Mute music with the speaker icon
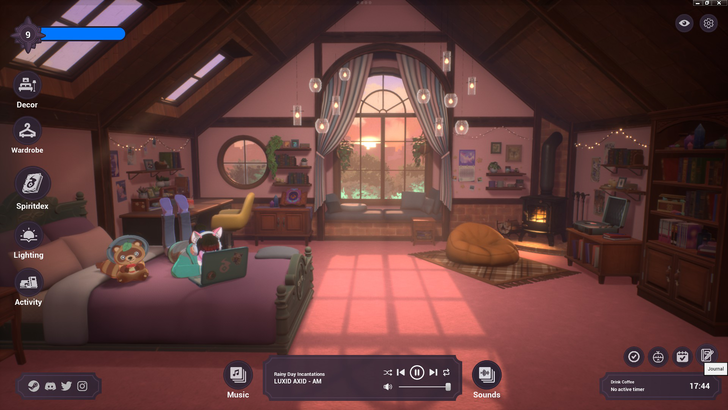728x410 pixels. click(x=388, y=386)
